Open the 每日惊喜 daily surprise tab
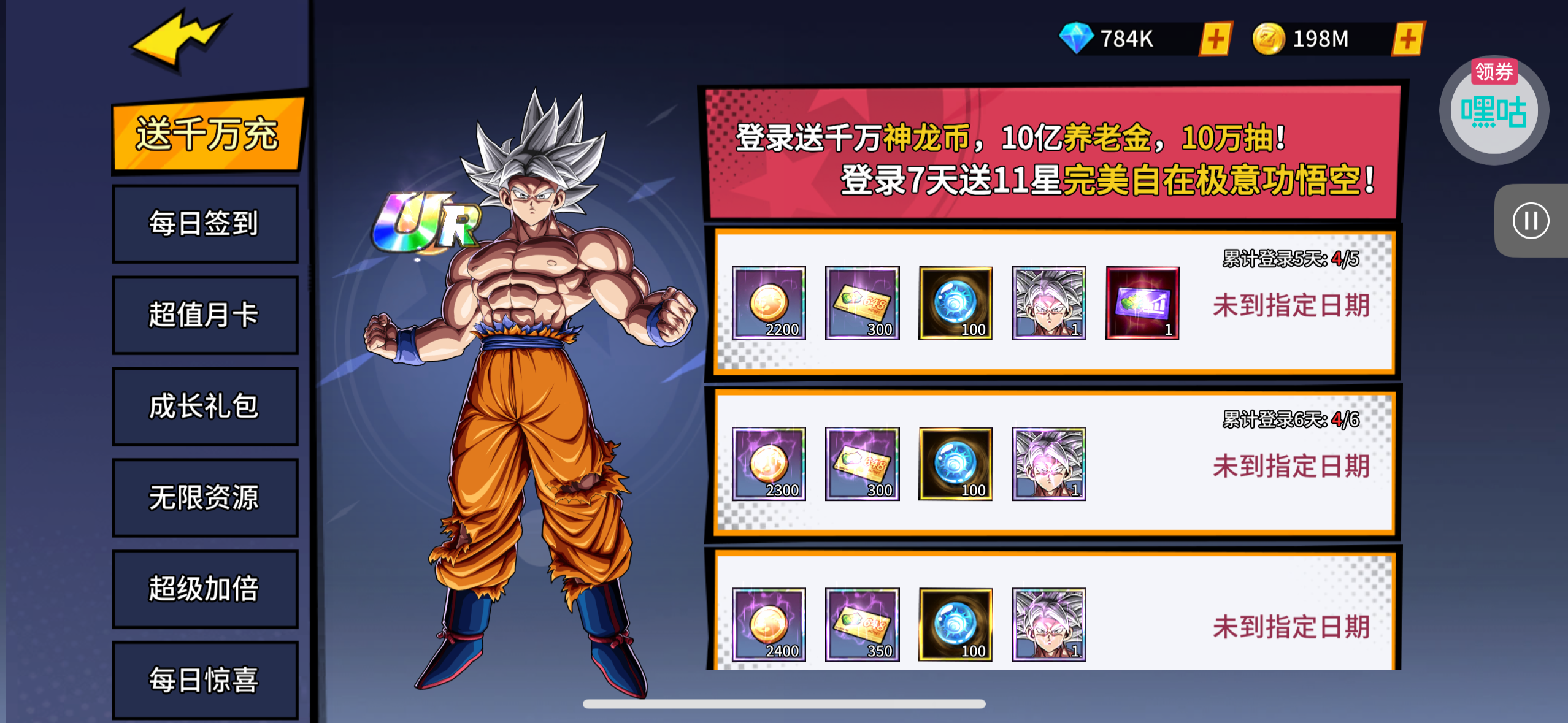Screen dimensions: 1568x723 tap(205, 679)
